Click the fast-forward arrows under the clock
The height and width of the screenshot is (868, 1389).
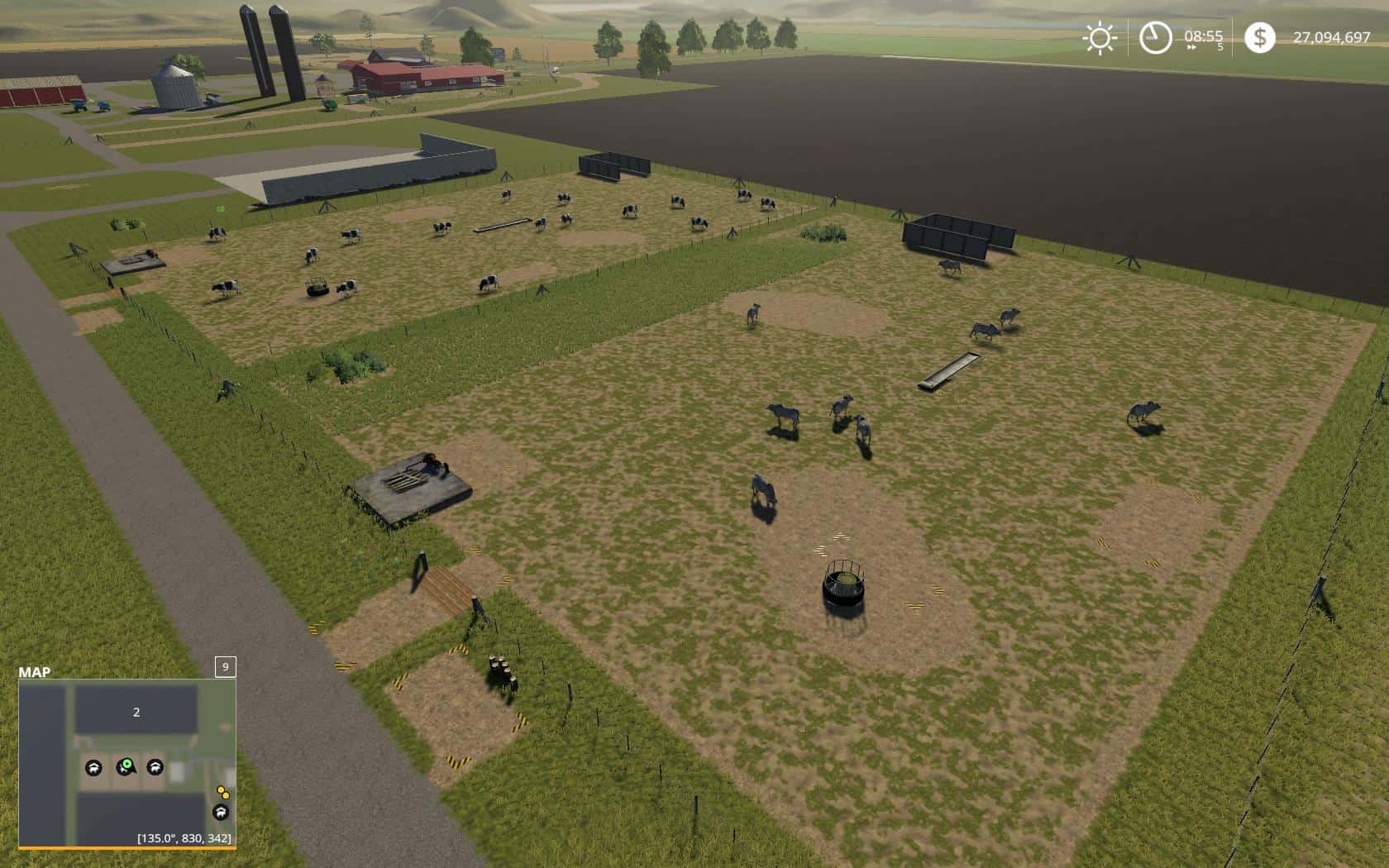point(1191,47)
